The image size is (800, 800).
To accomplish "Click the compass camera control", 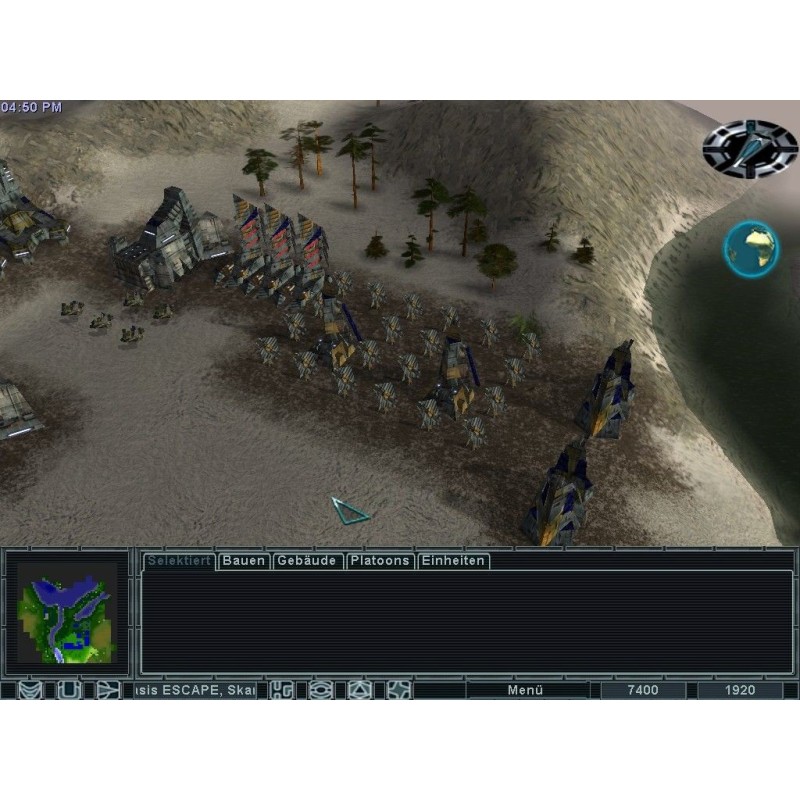I will pyautogui.click(x=750, y=147).
